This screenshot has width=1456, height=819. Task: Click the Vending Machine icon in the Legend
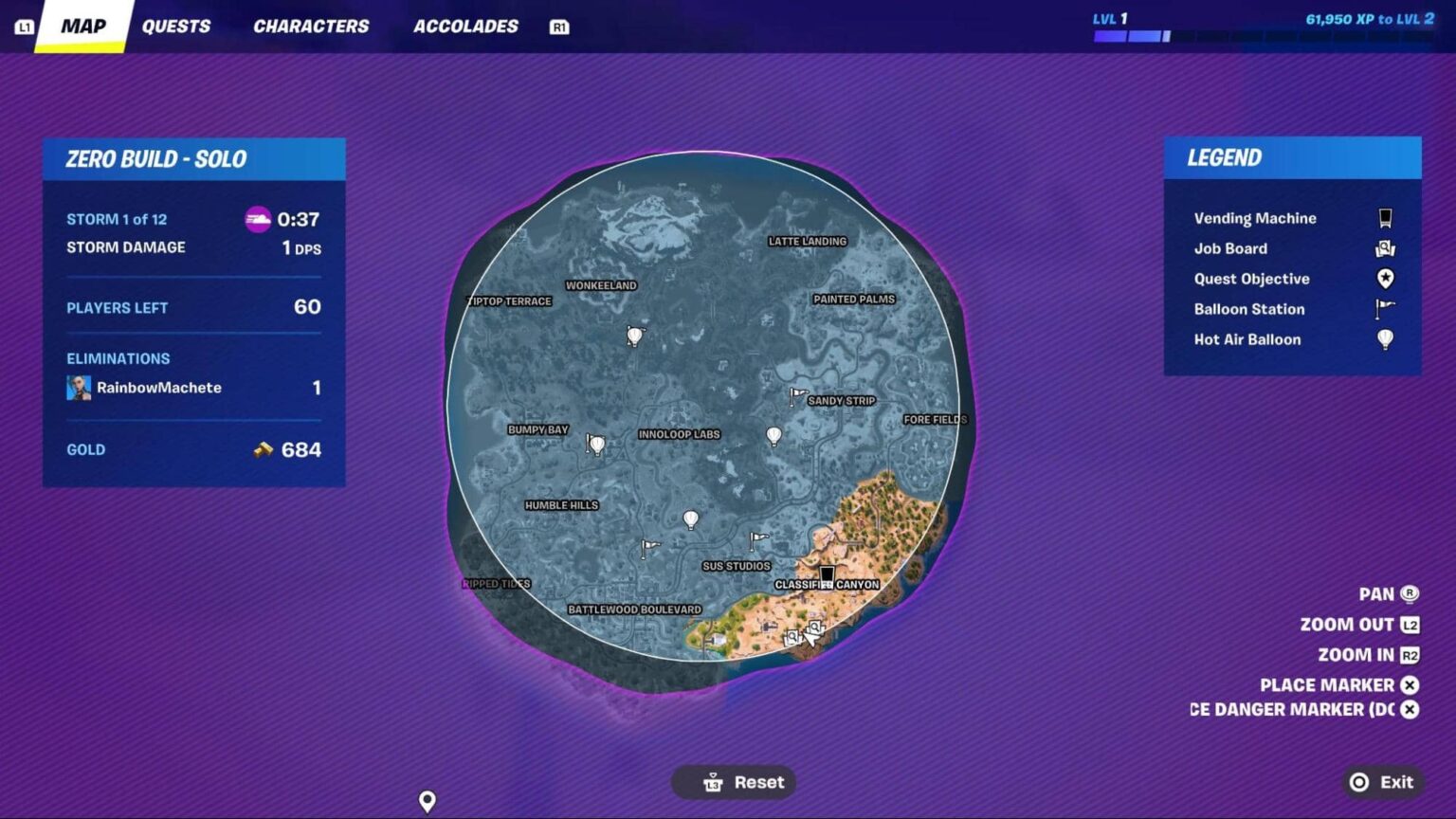tap(1385, 217)
